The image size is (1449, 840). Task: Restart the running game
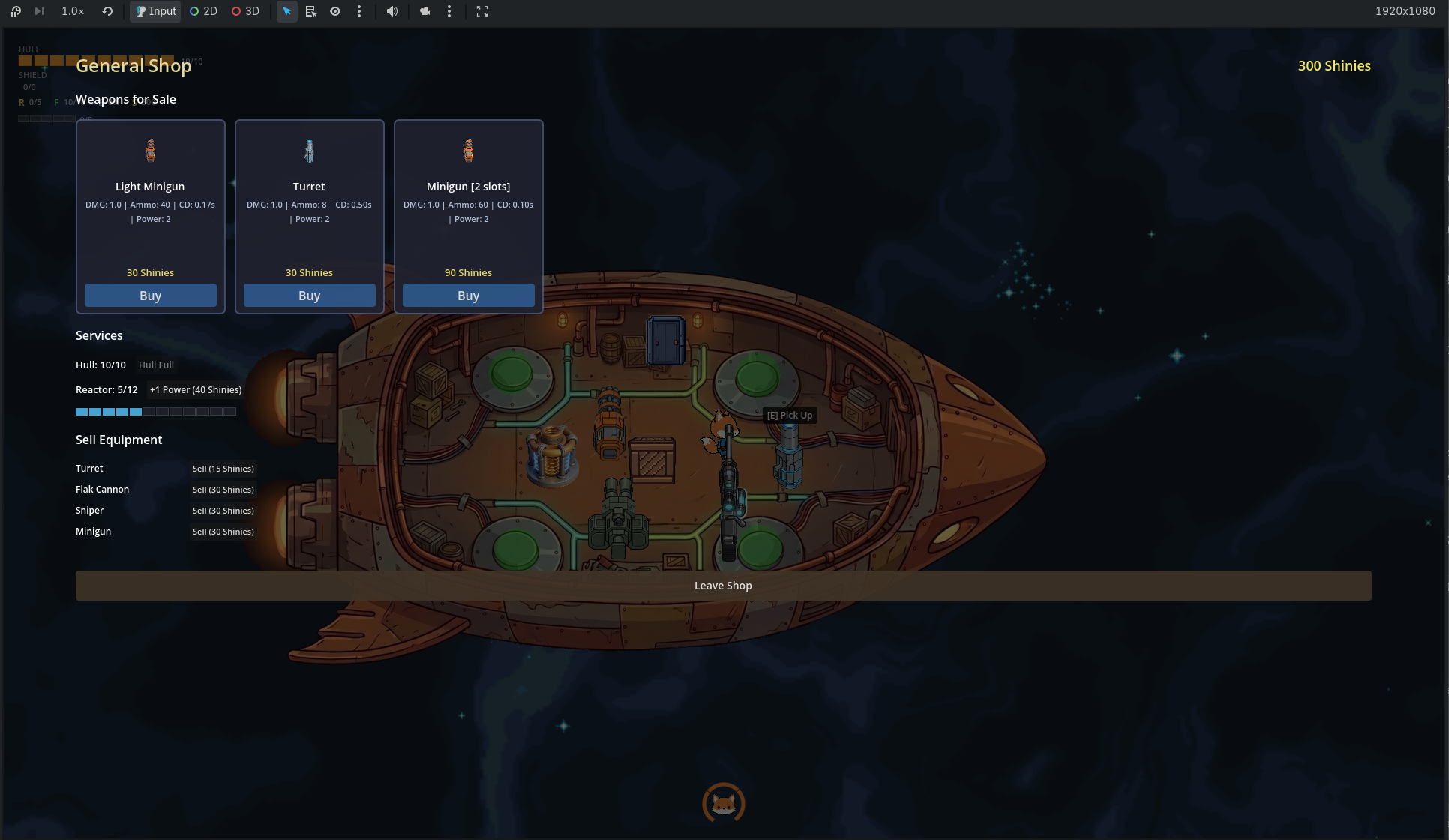pyautogui.click(x=106, y=11)
